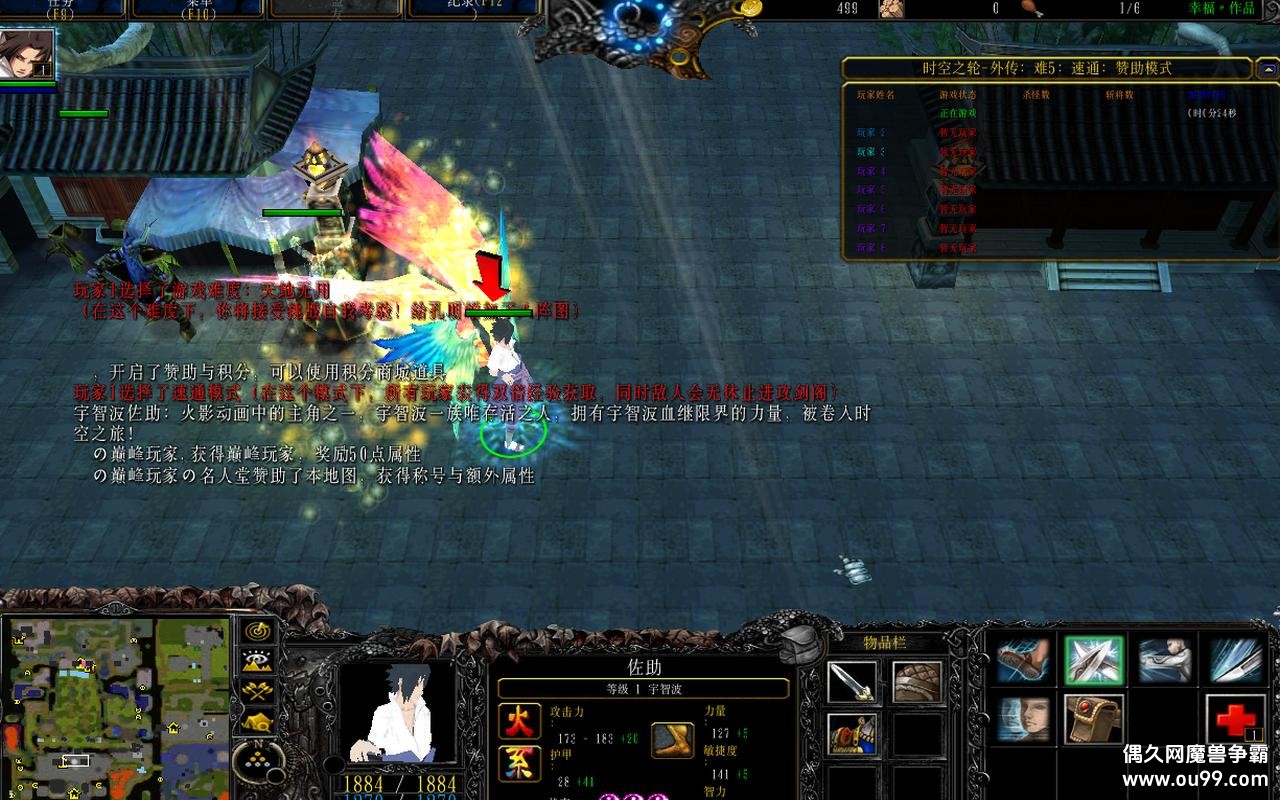Toggle minimap ally color mode (crossed axes)
1280x800 pixels.
click(258, 691)
